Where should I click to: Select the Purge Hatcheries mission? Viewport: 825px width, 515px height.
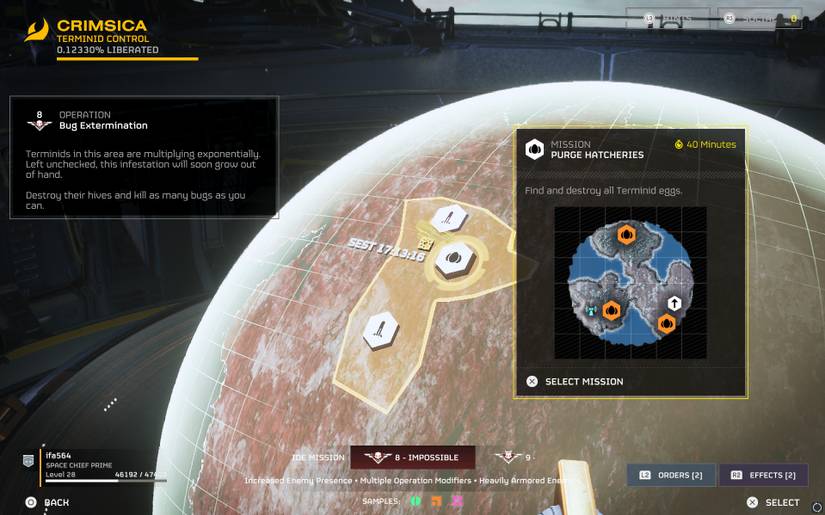click(x=583, y=381)
